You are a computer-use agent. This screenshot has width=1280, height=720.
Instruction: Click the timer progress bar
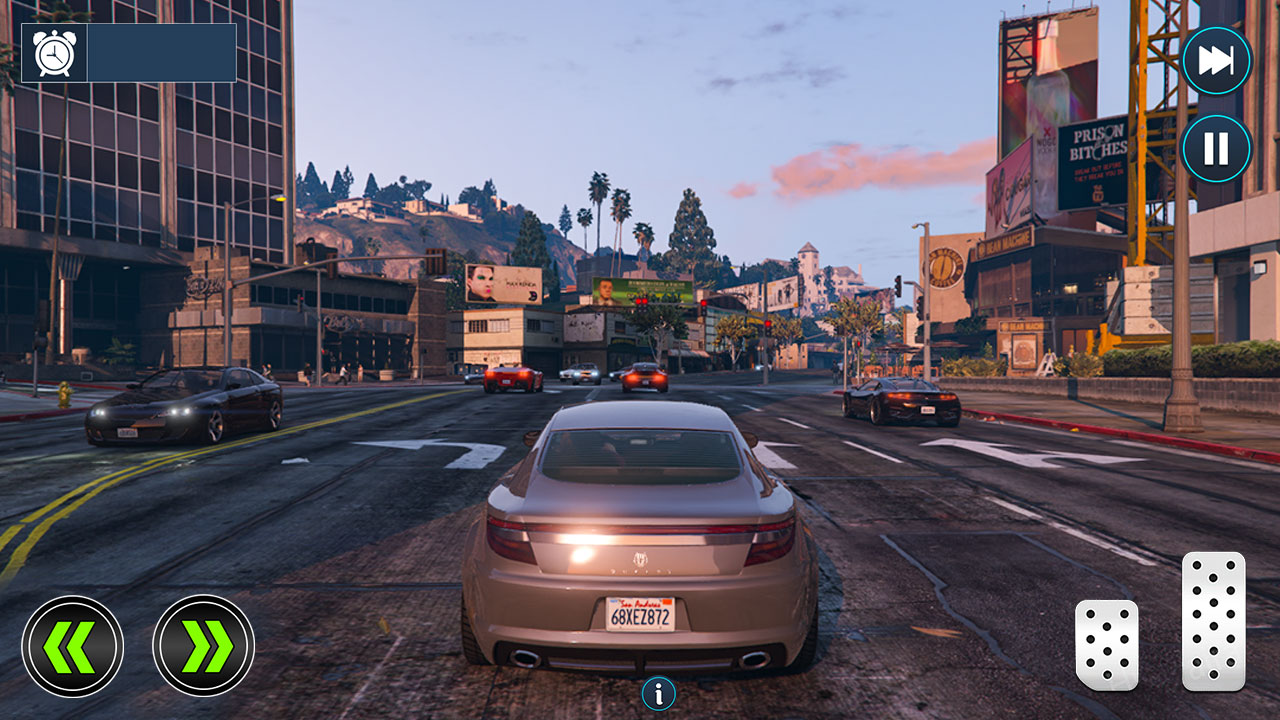(160, 52)
